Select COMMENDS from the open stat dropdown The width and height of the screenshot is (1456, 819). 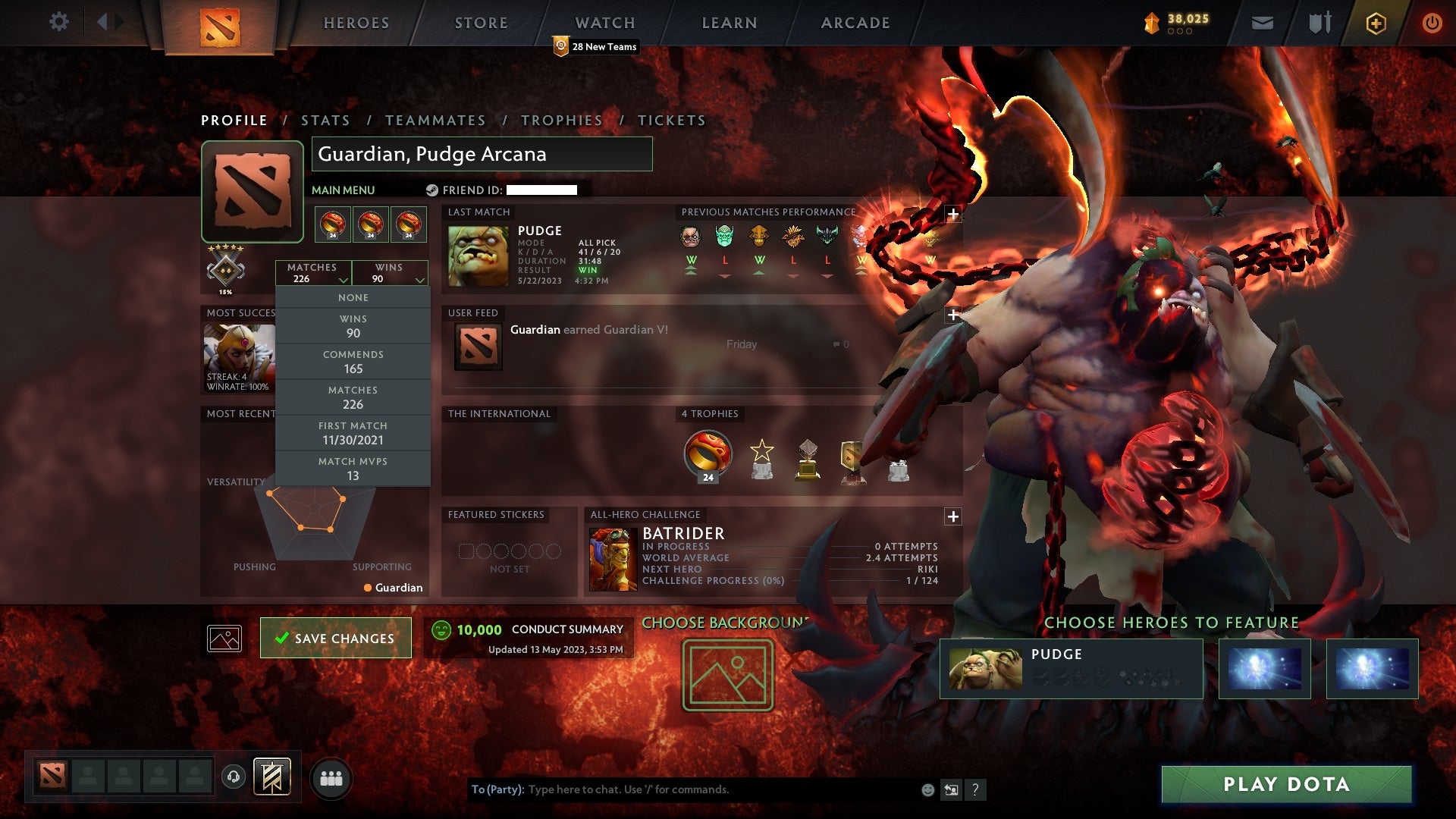[353, 362]
